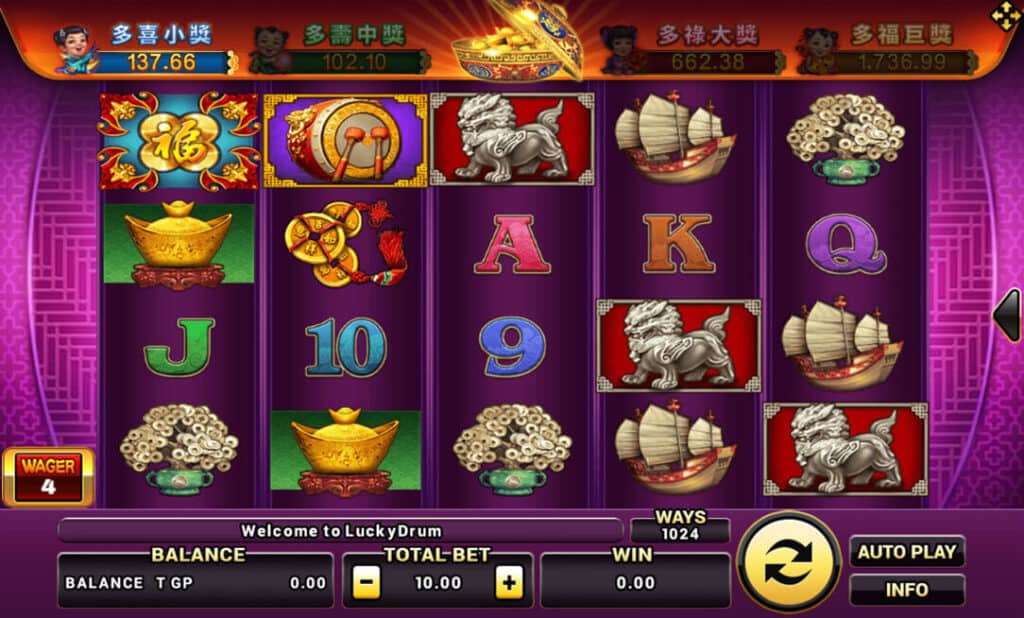
Task: Expand the side panel arrow tab
Action: tap(1007, 315)
